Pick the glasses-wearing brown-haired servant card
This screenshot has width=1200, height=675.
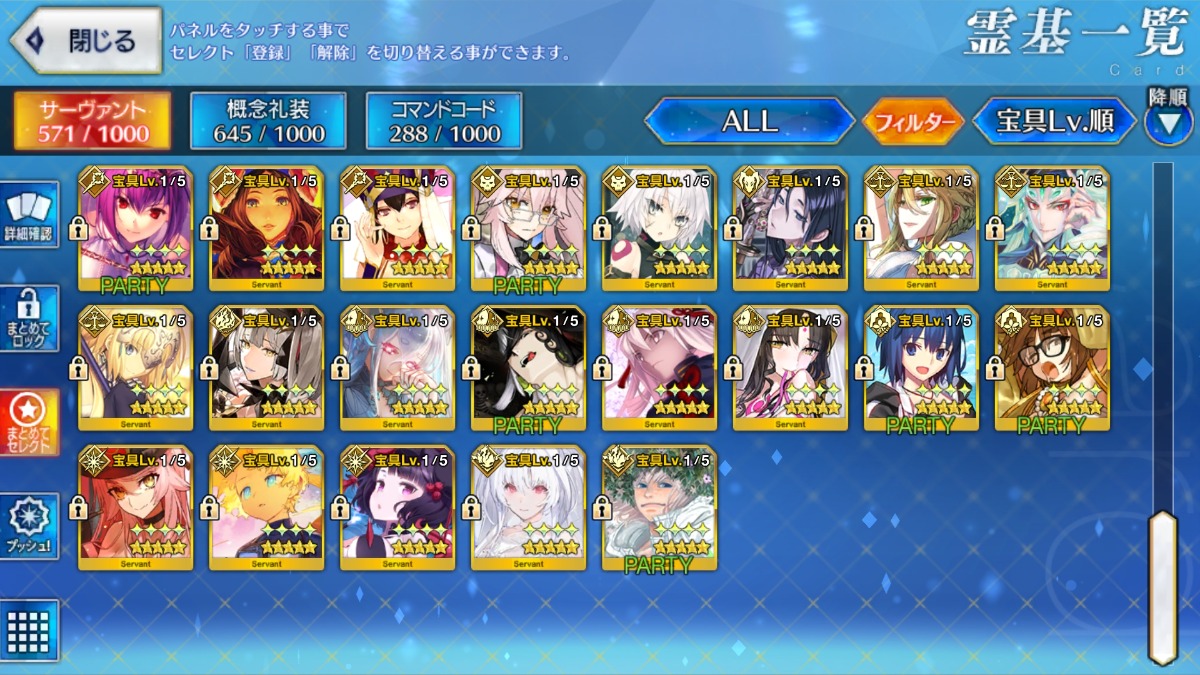click(x=1052, y=367)
